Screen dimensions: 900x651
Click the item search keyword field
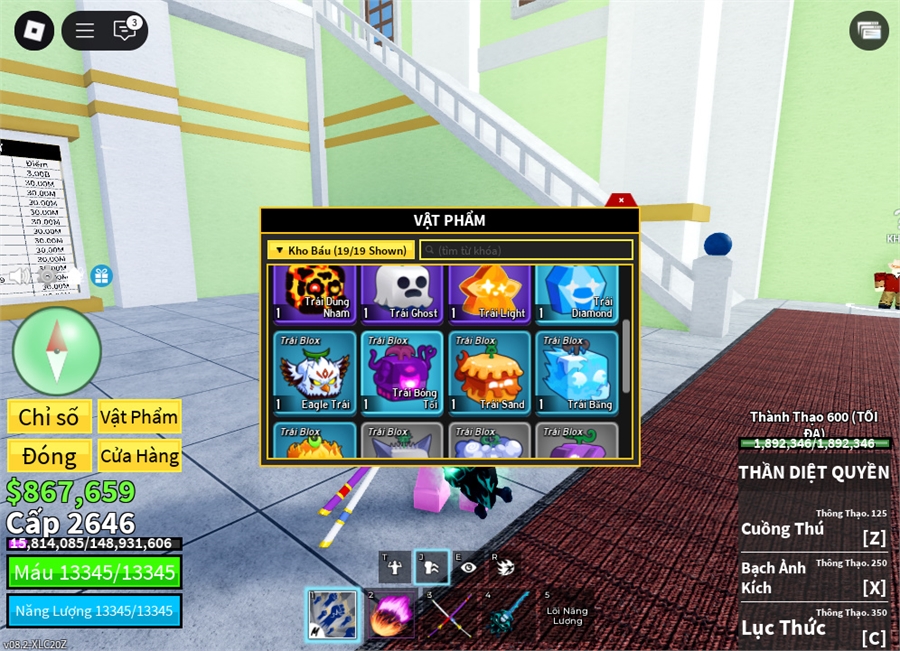[x=527, y=250]
